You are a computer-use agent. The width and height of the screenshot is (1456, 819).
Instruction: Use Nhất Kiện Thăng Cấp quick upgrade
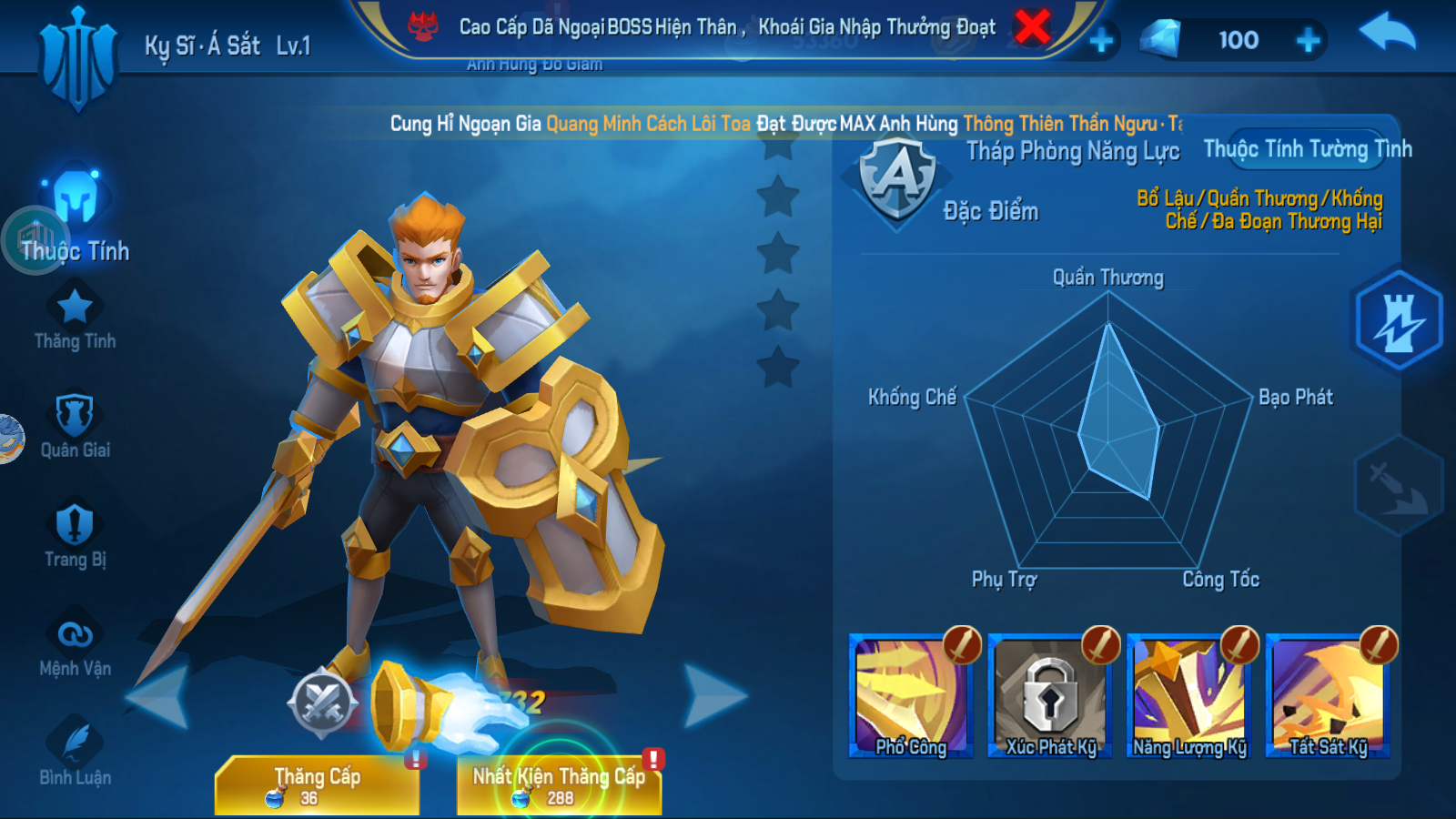coord(560,784)
